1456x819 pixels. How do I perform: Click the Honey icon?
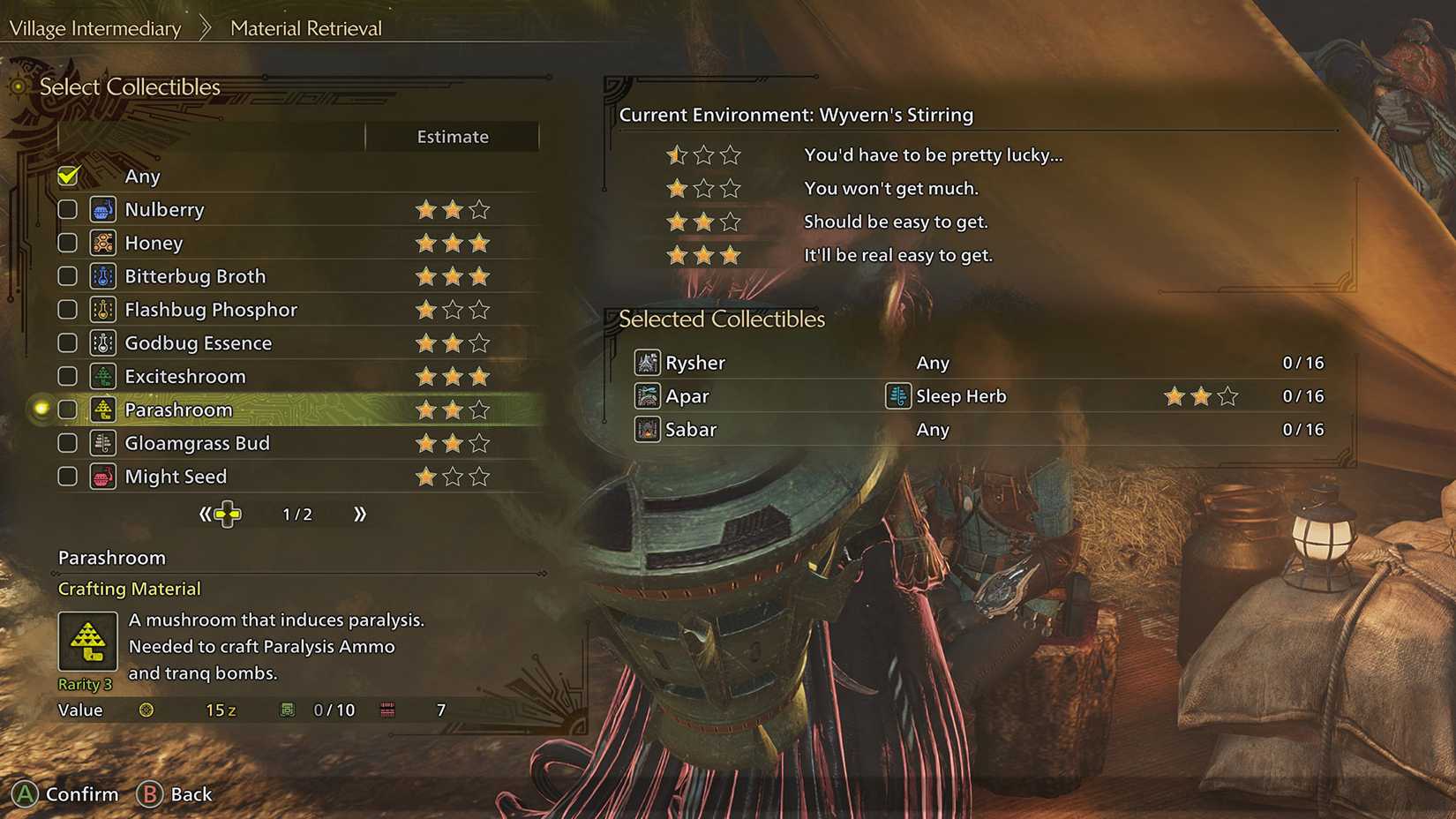[x=103, y=243]
